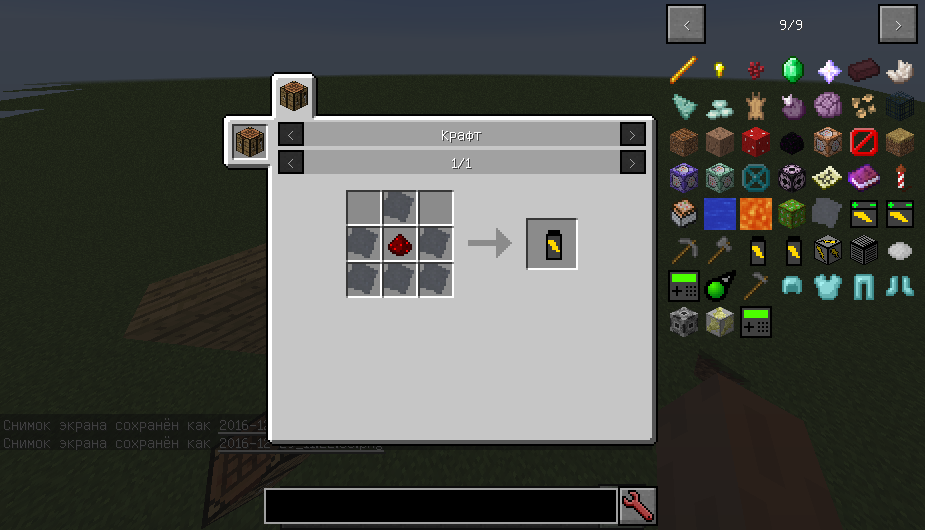This screenshot has width=925, height=530.
Task: Select the crafting table tab atop the recipe window
Action: (x=293, y=97)
